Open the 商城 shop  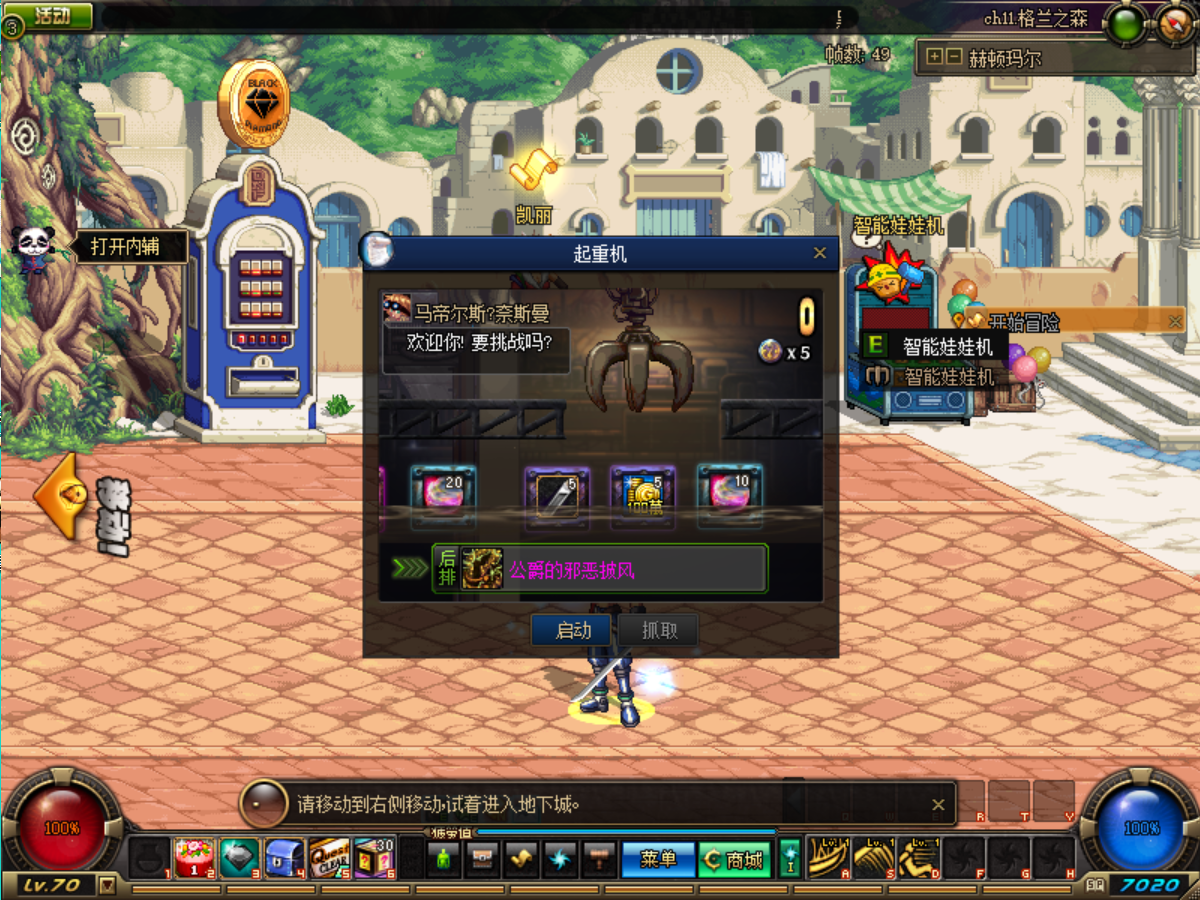tap(734, 859)
